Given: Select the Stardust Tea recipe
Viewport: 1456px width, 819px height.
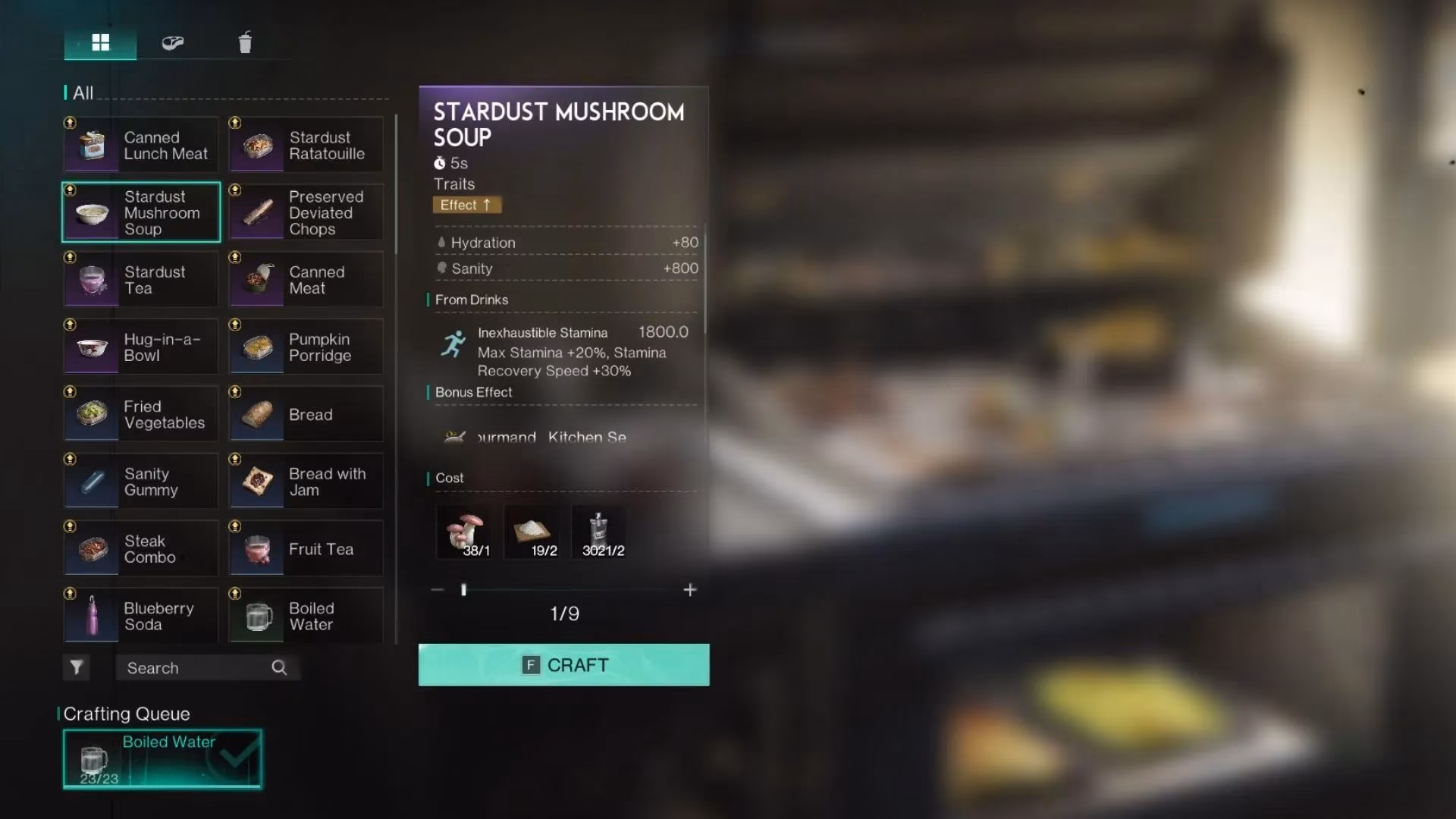Looking at the screenshot, I should [141, 280].
